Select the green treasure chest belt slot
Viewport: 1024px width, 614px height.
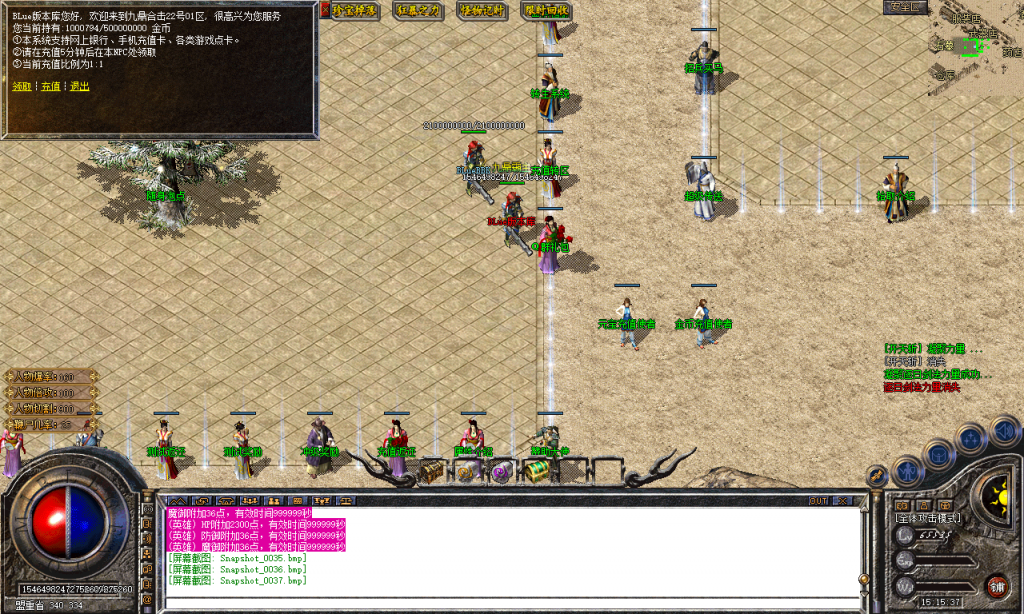[x=536, y=471]
